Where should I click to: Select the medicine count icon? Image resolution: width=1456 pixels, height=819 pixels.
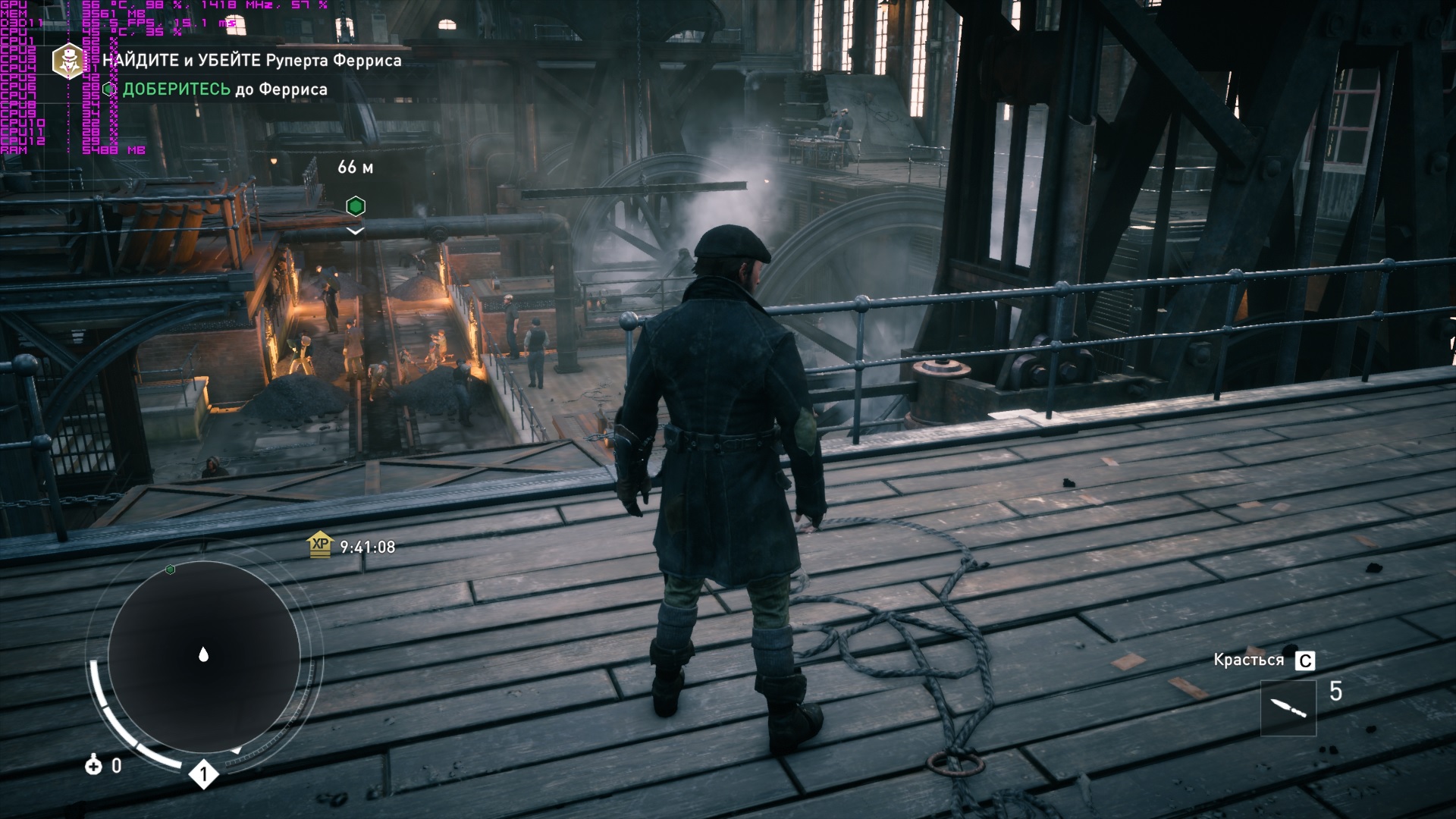coord(94,765)
